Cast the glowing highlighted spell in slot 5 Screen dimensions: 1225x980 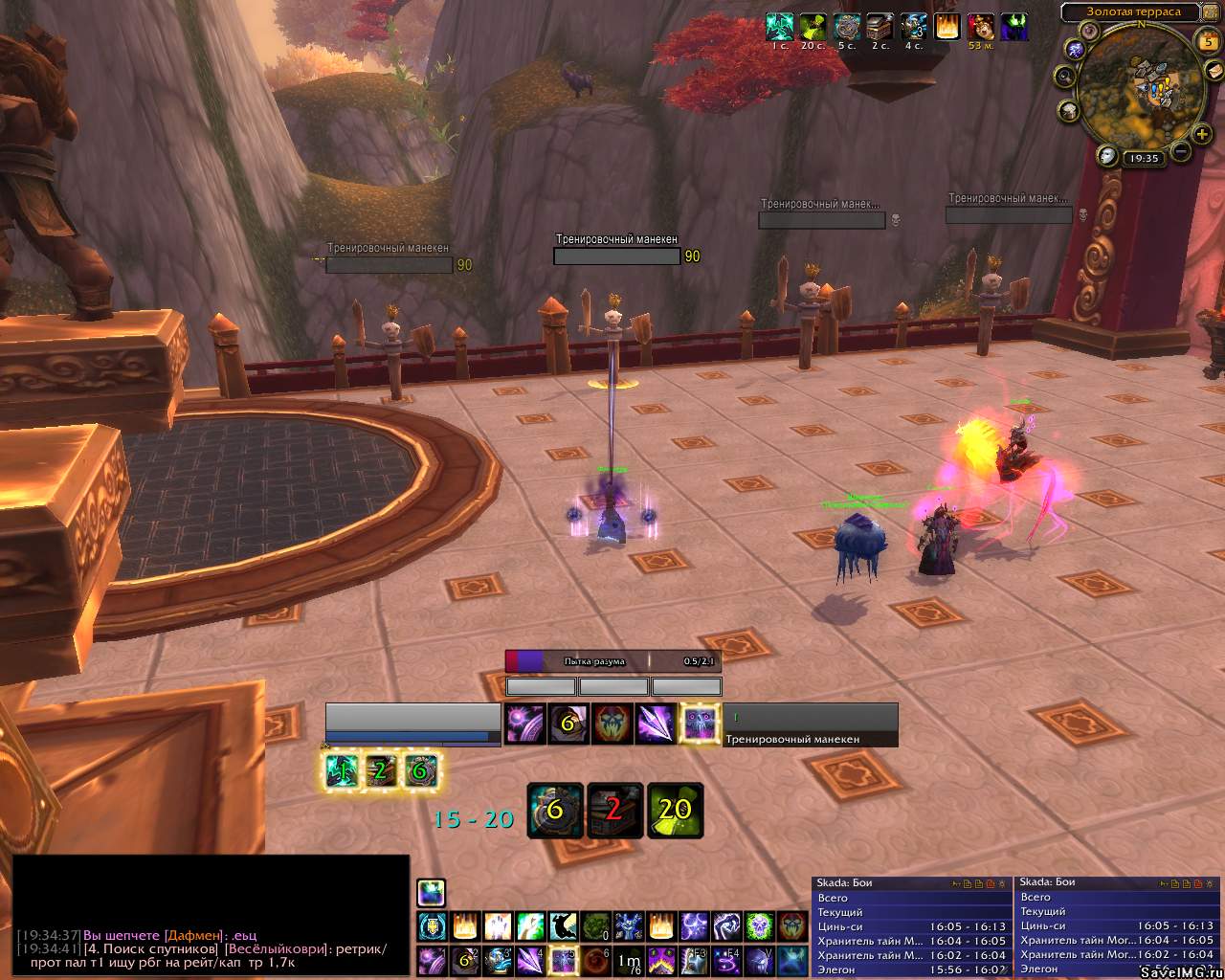point(563,959)
